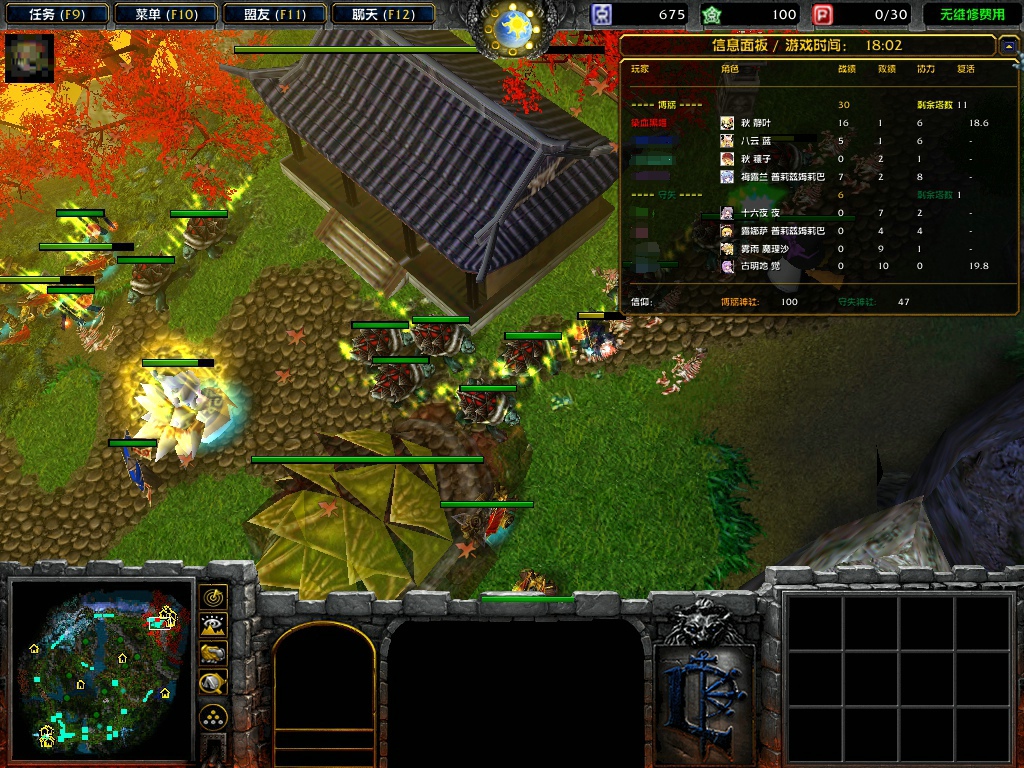Toggle ally color mode with the handshake icon
The image size is (1024, 768).
click(213, 654)
